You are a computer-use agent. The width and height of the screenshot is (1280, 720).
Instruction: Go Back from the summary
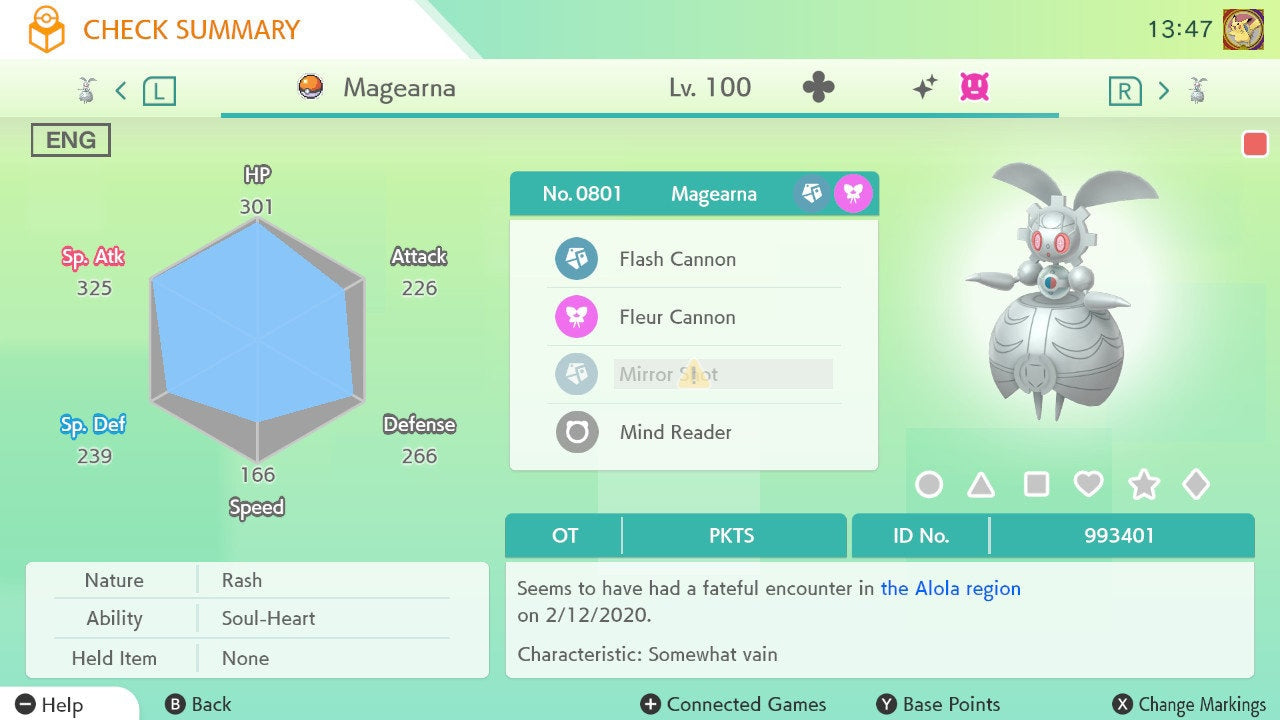click(198, 705)
